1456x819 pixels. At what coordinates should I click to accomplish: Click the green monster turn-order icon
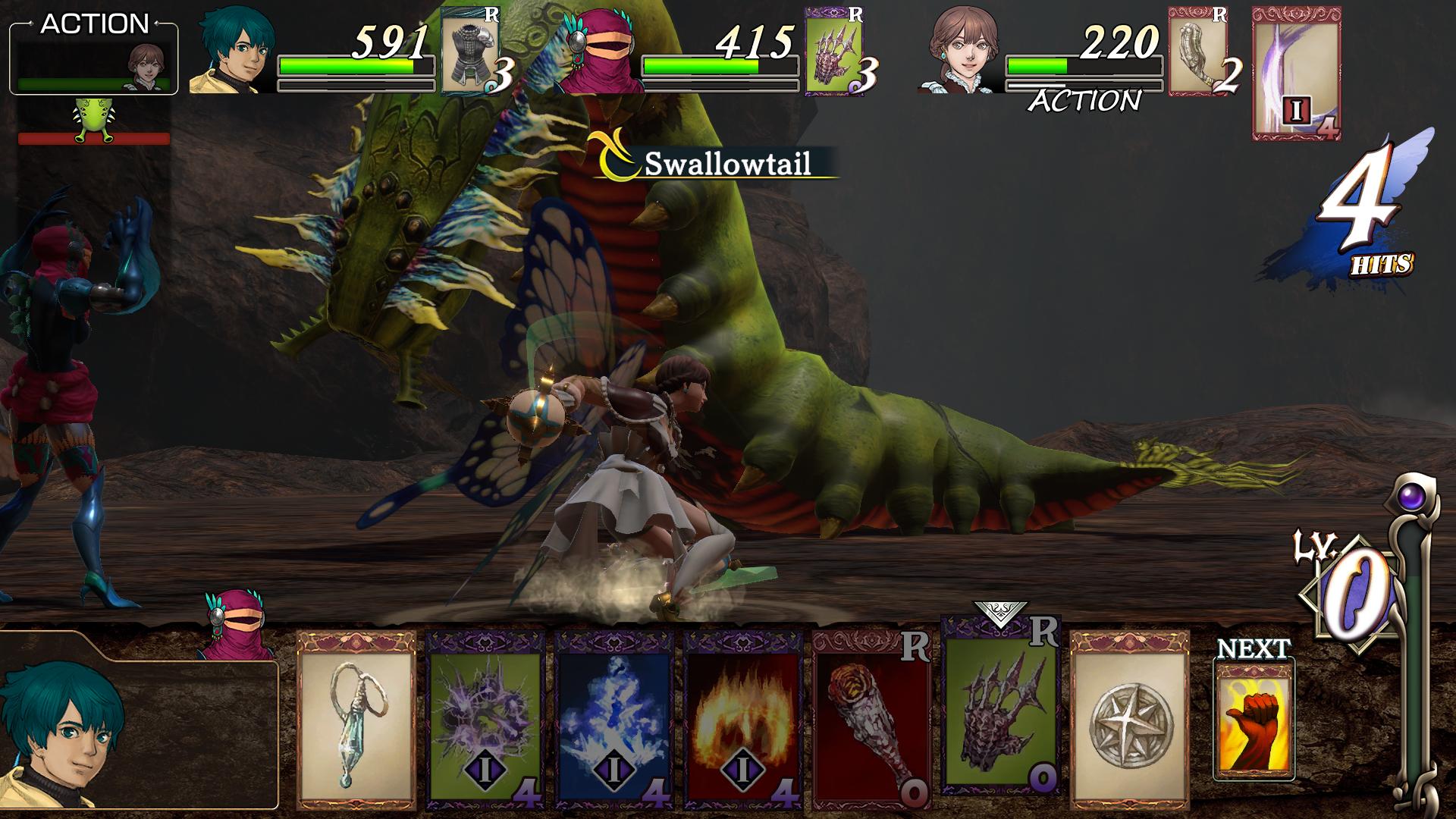[94, 123]
